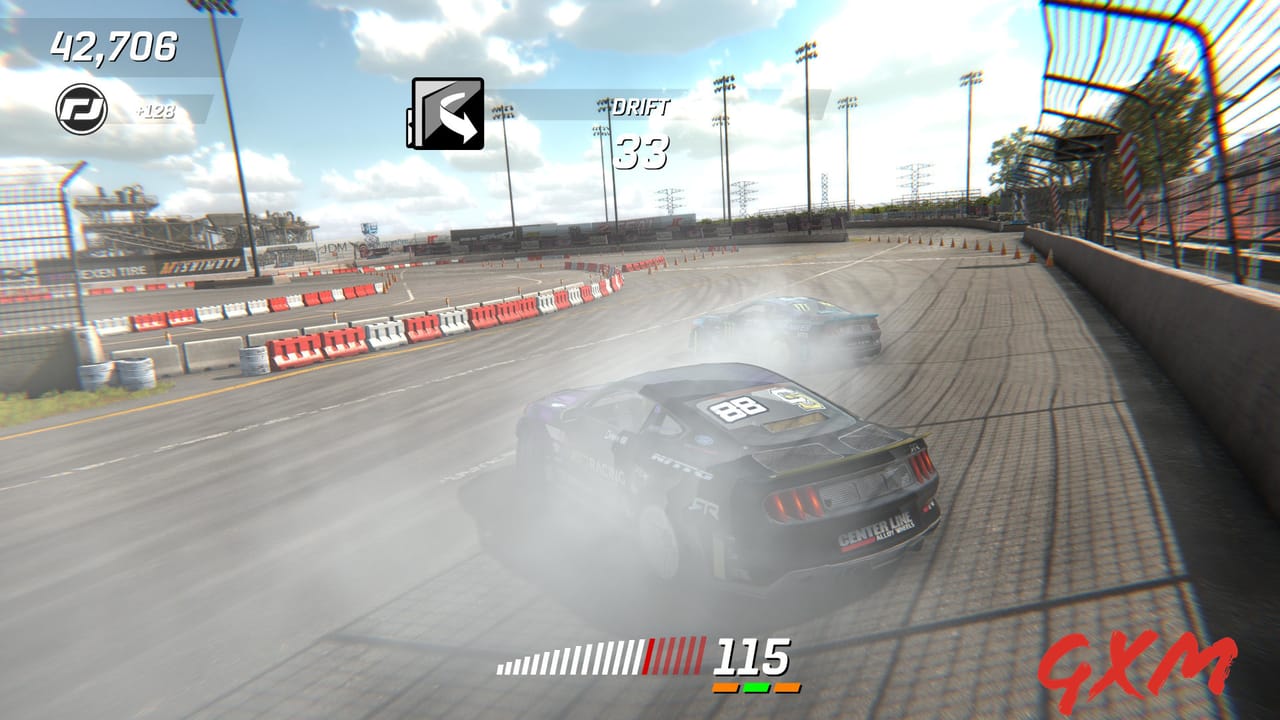1280x720 pixels.
Task: Click the Ford emblem on the Mustang's trunk
Action: click(706, 440)
